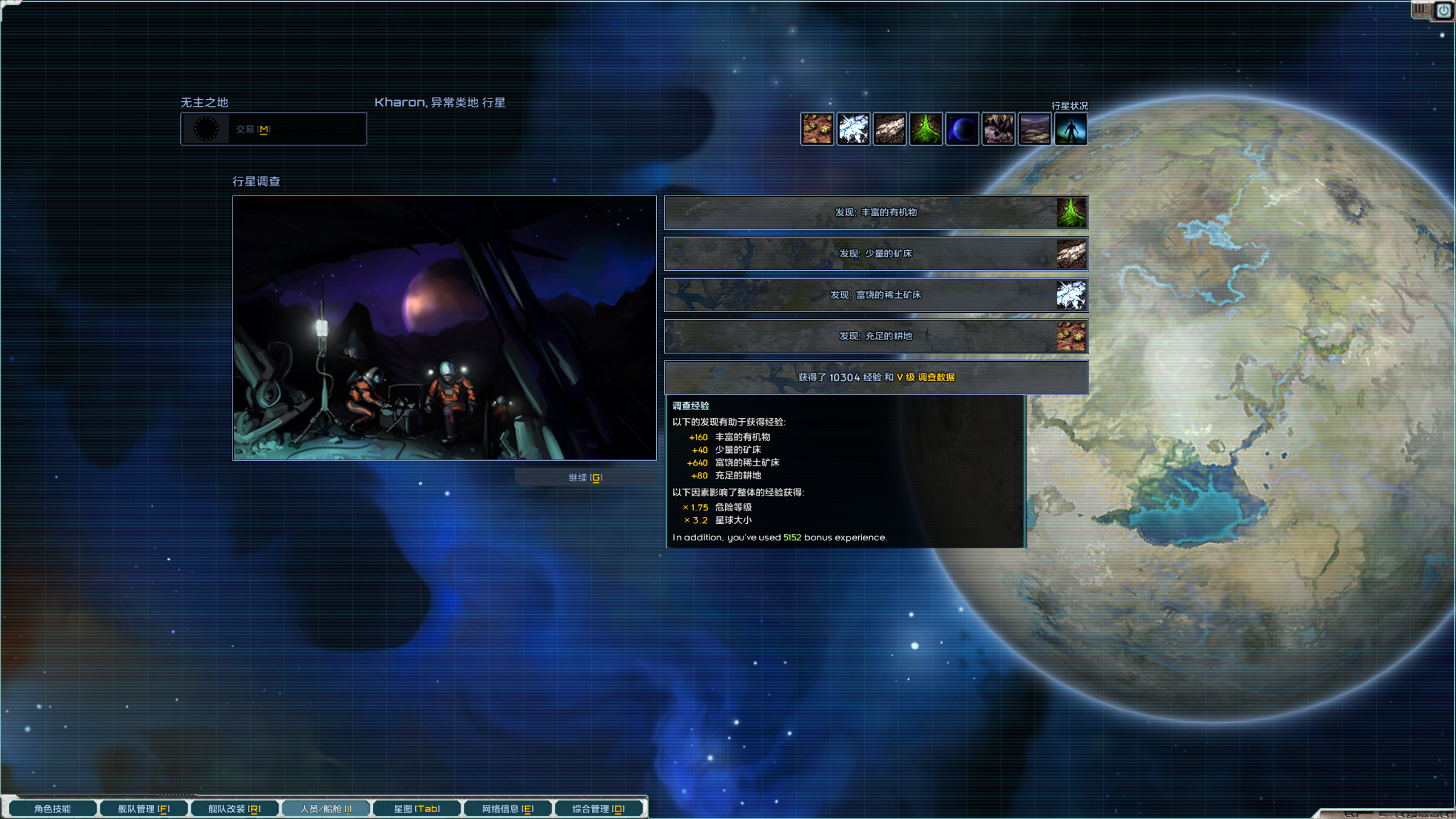Expand the 发现: 丰富的有机物 discovery entry
Image resolution: width=1456 pixels, height=819 pixels.
[x=876, y=213]
